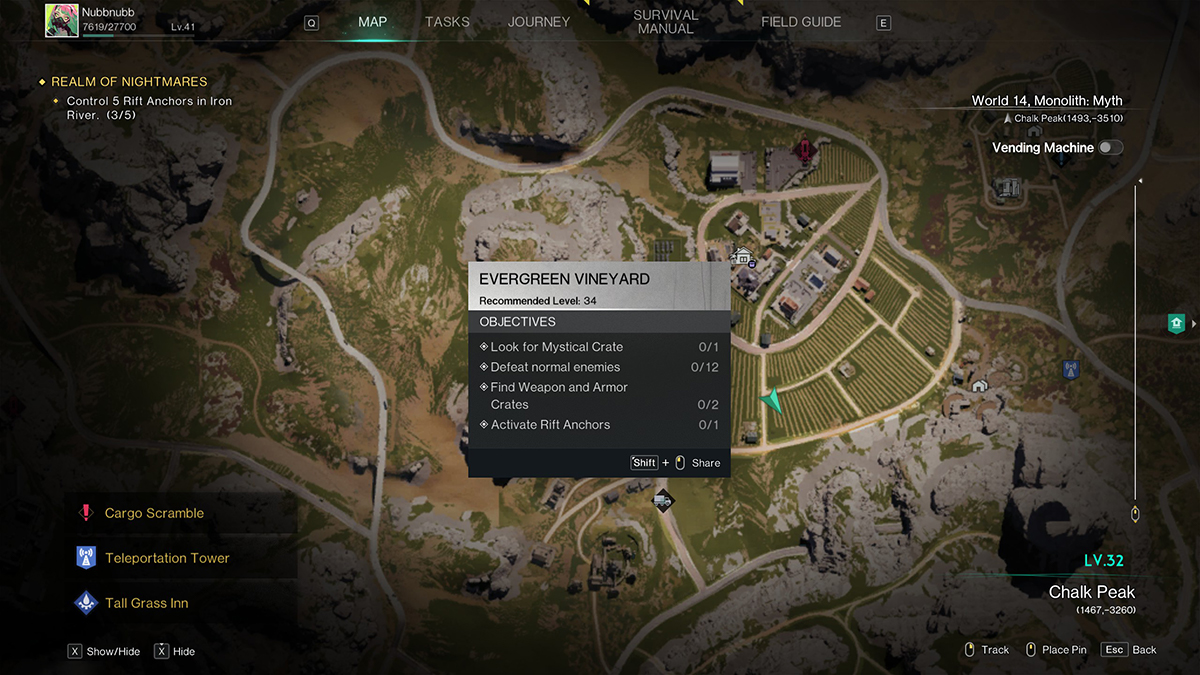This screenshot has width=1200, height=675.
Task: Click the red Cargo Scramble map marker
Action: pos(803,151)
